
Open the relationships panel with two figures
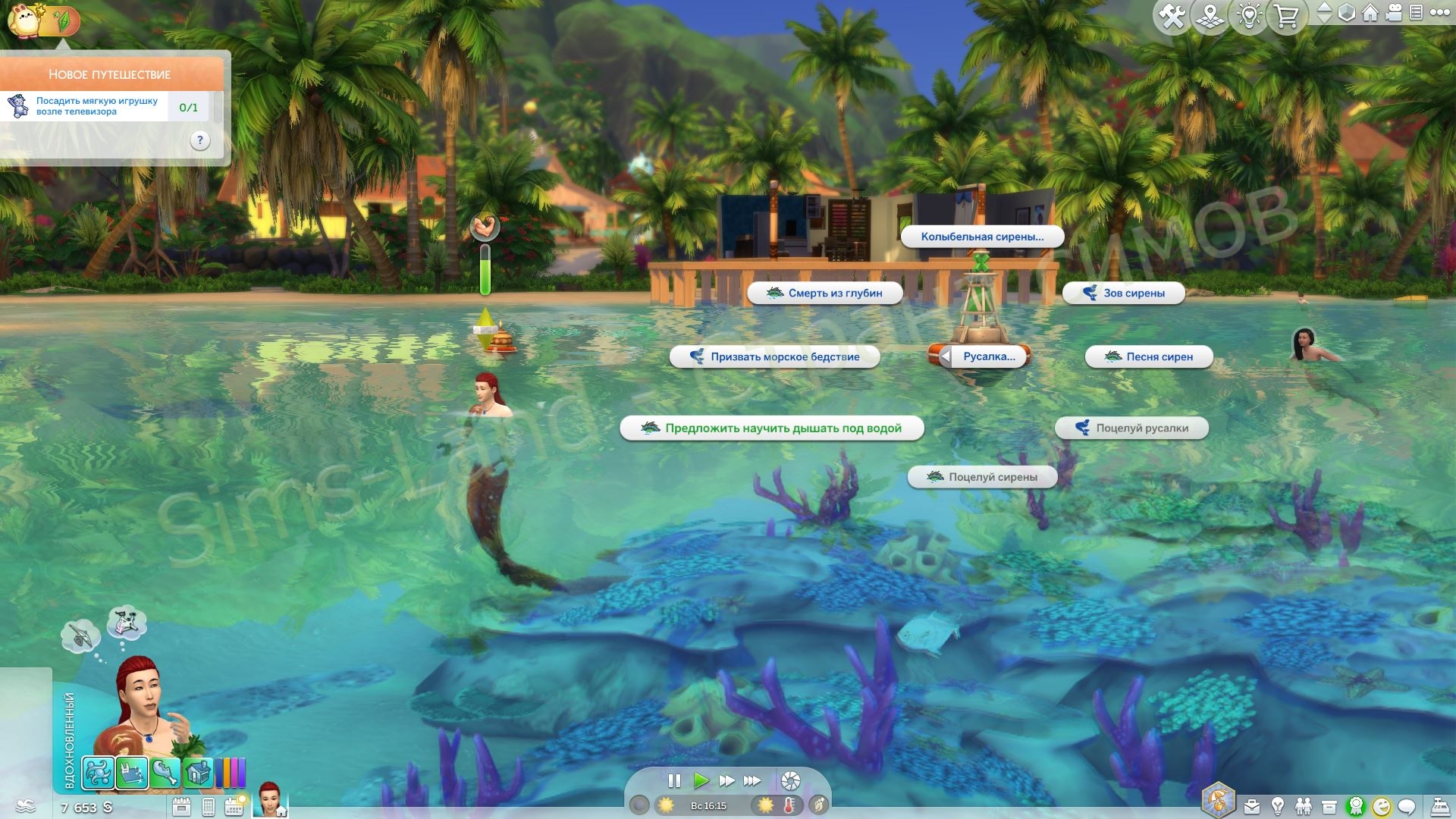[1304, 806]
